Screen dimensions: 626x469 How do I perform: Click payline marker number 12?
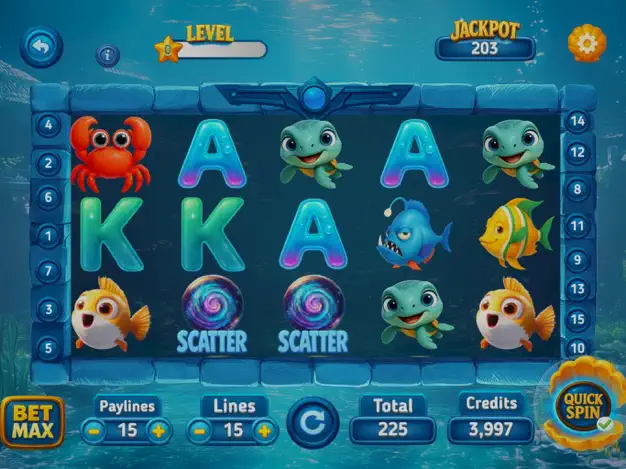(x=578, y=153)
